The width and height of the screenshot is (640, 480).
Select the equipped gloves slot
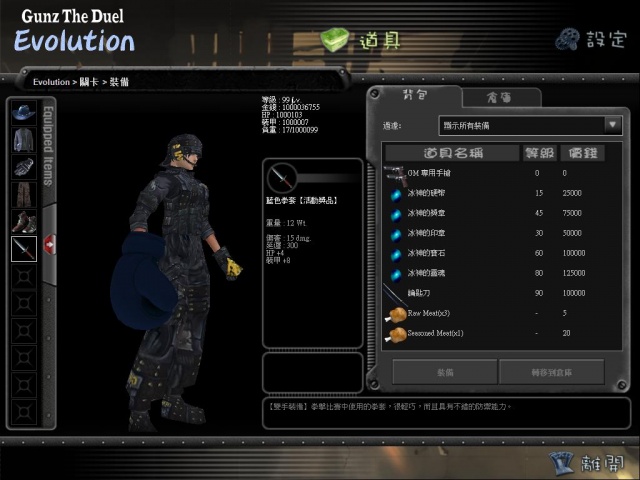coord(23,167)
